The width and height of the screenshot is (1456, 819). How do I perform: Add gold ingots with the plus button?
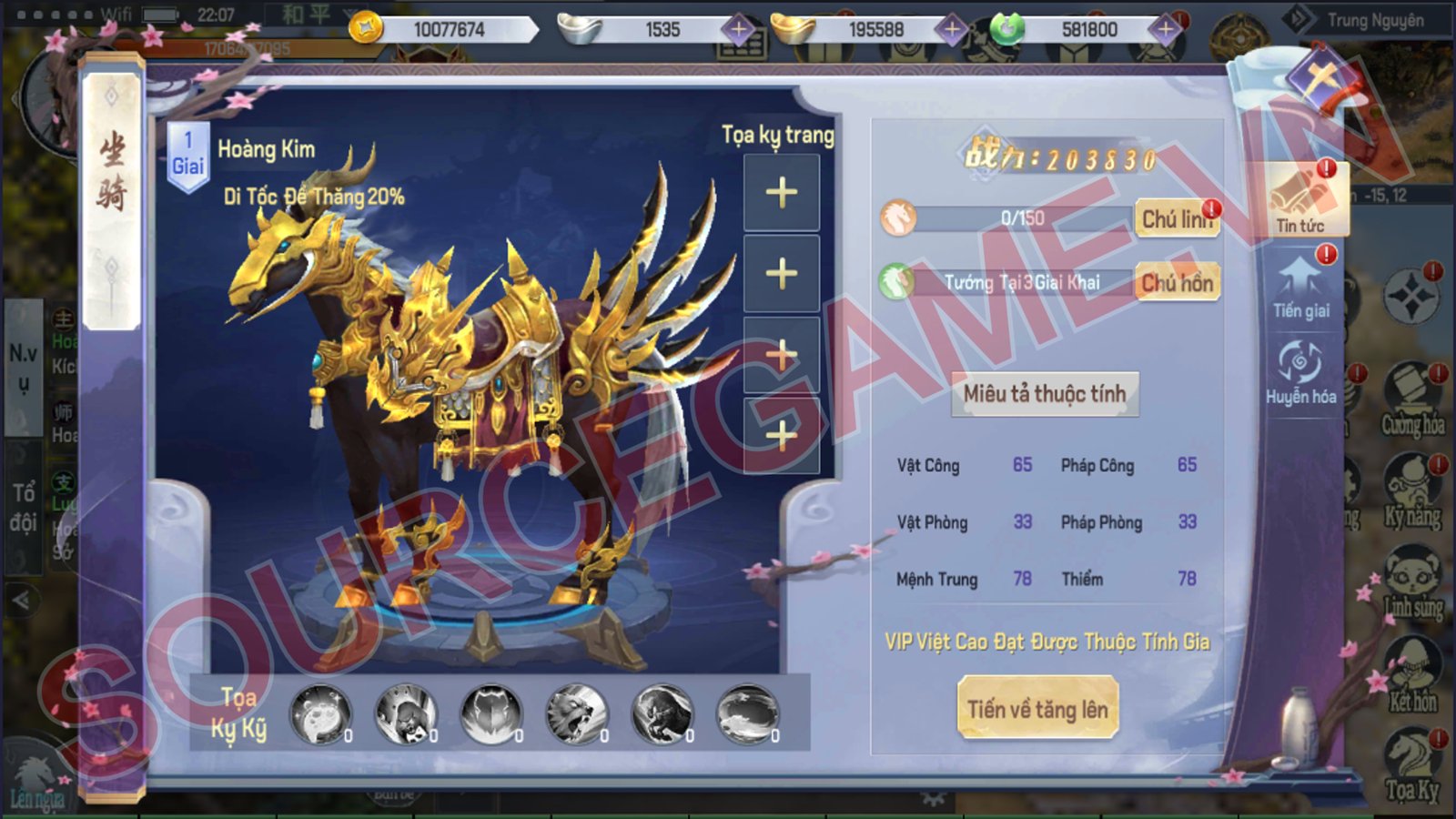[x=952, y=30]
